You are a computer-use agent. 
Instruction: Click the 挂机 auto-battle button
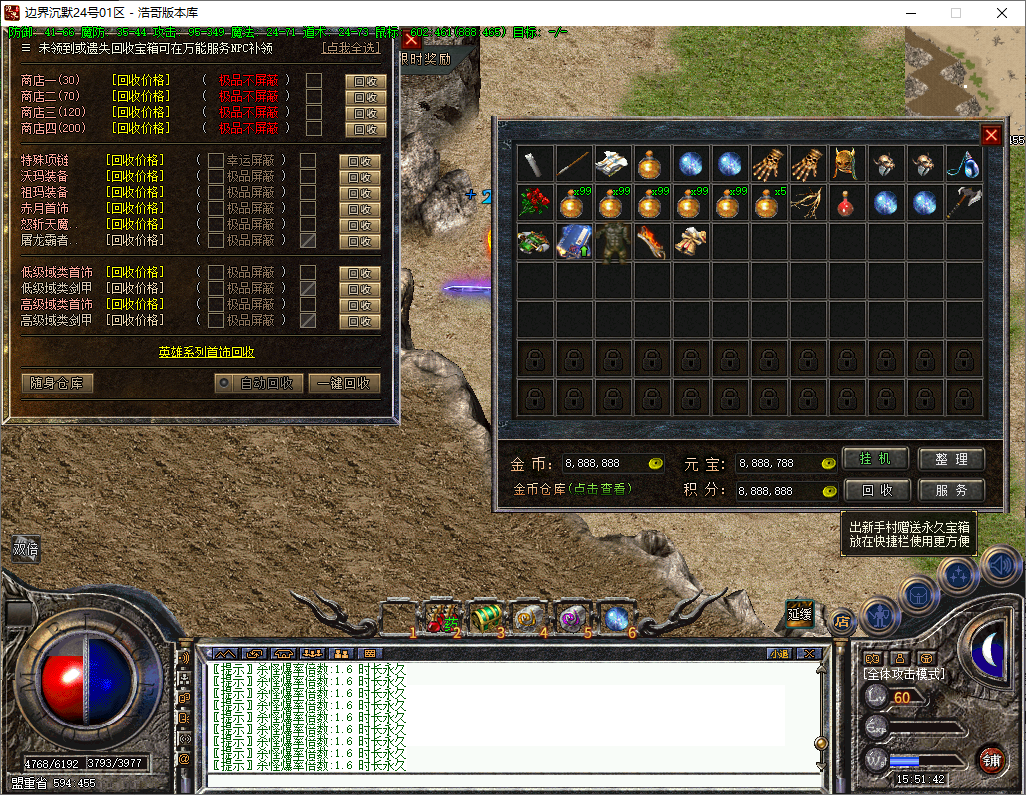coord(875,459)
